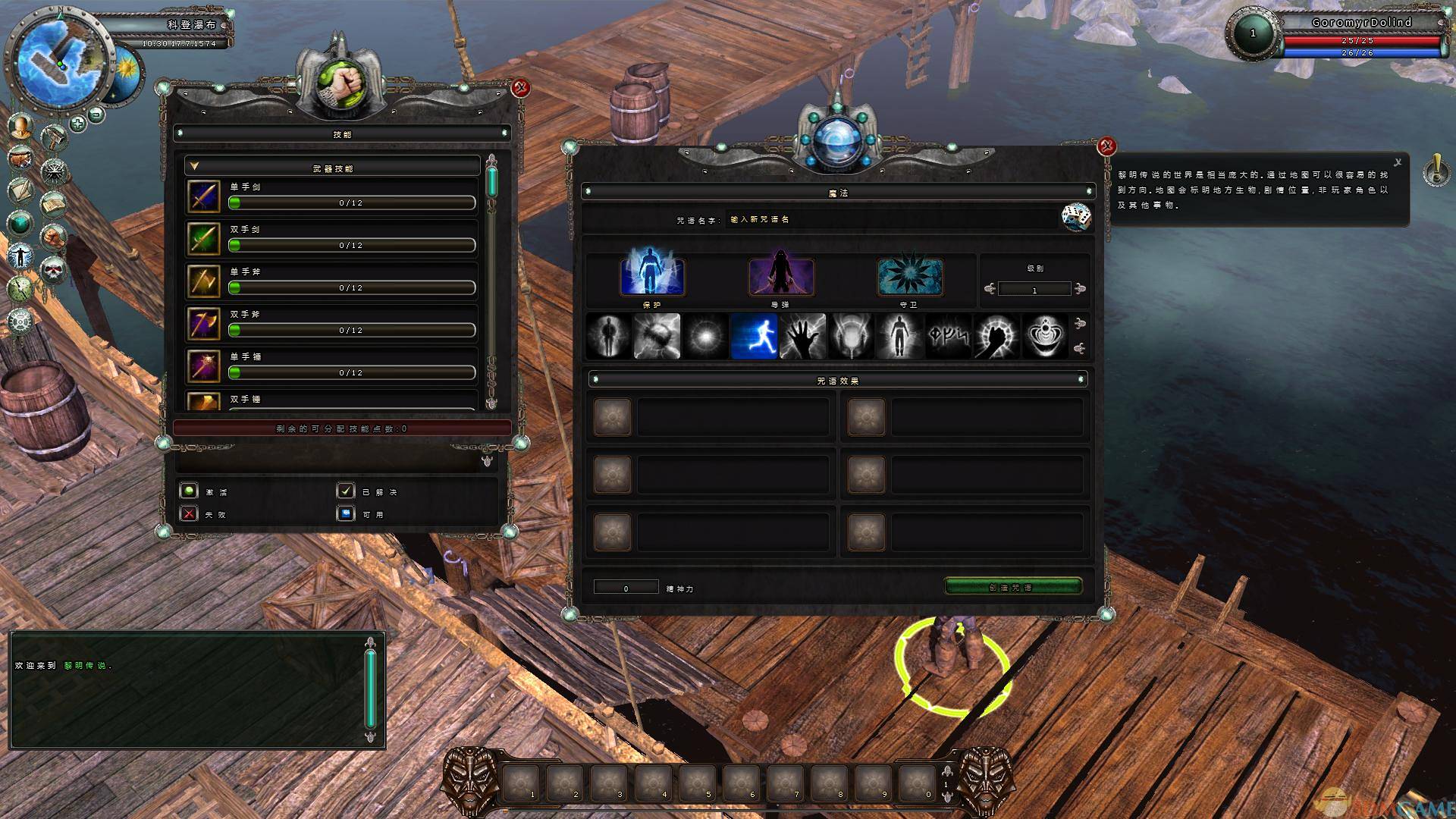The width and height of the screenshot is (1456, 819).
Task: Open the open book journal icon
Action: [53, 203]
